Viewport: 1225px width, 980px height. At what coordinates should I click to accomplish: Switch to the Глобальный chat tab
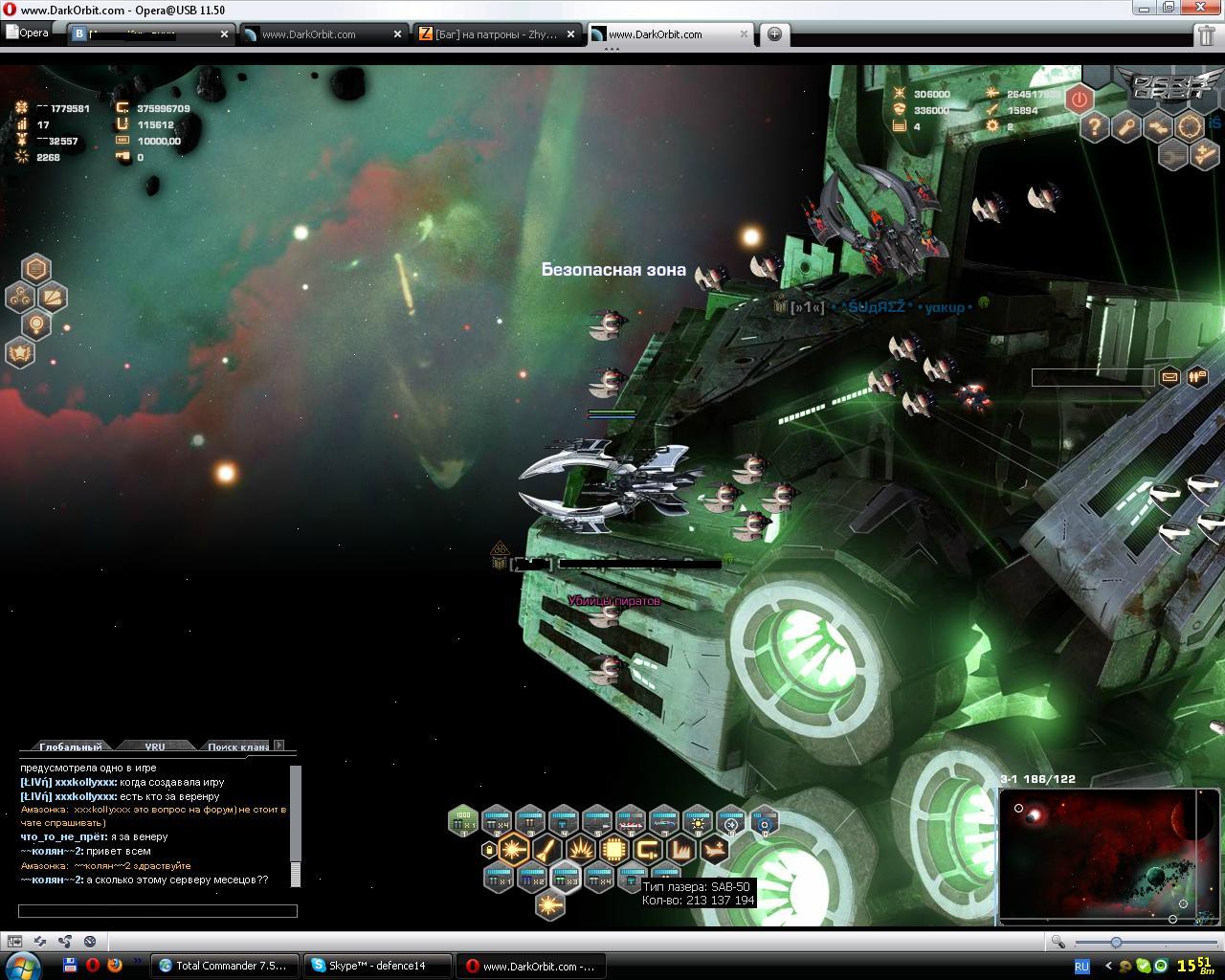click(x=70, y=746)
